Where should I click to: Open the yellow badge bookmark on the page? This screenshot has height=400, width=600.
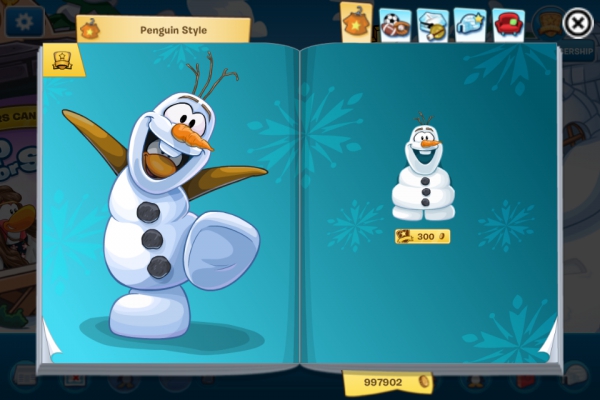click(61, 60)
